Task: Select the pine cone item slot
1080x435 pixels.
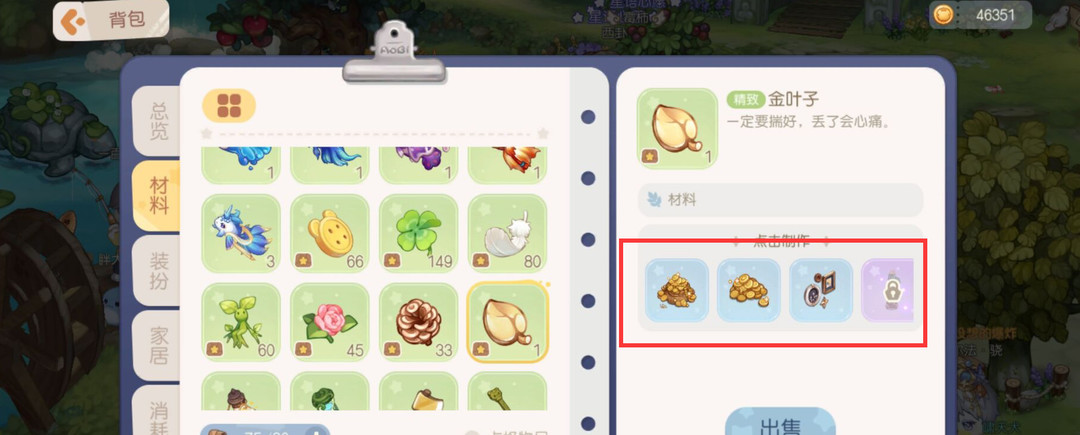Action: coord(419,322)
